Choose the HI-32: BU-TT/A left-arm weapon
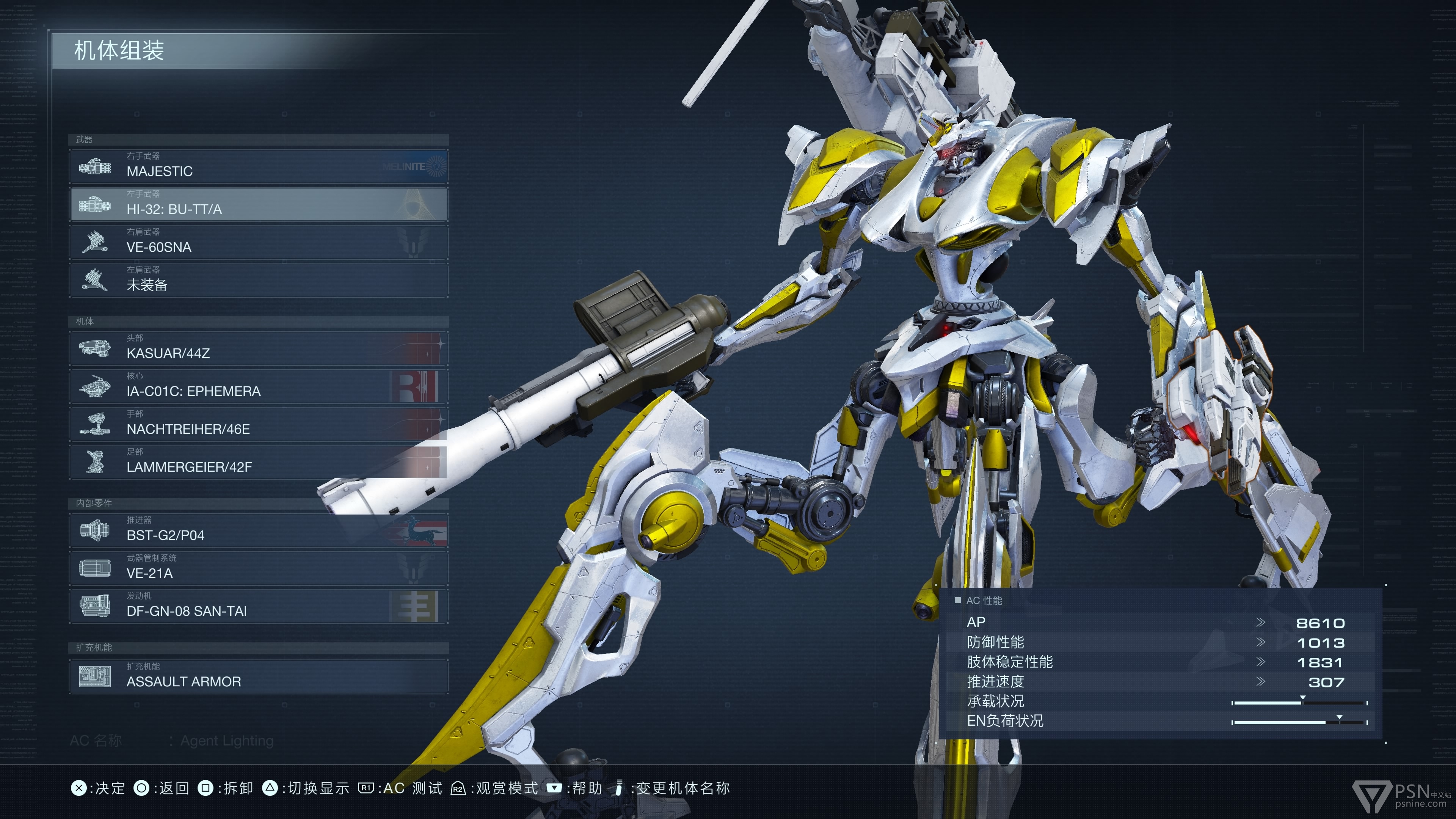This screenshot has height=819, width=1456. pos(258,204)
